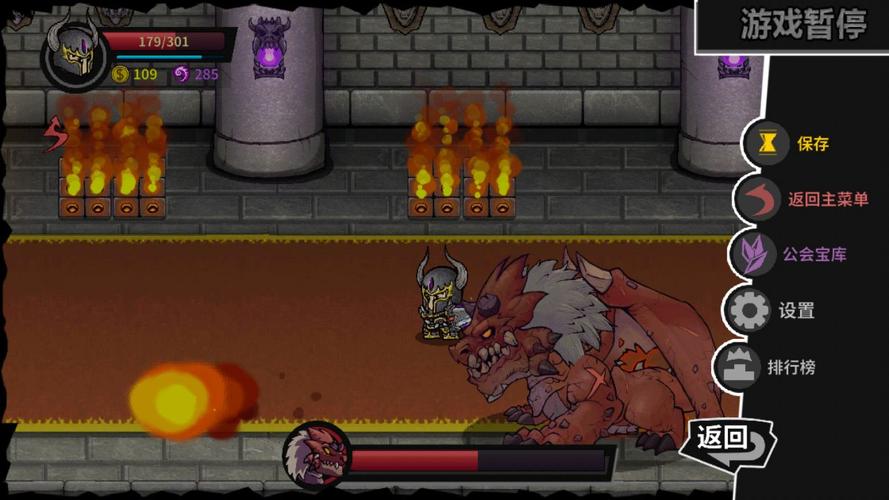The image size is (889, 500).
Task: Click the 返回 back button
Action: click(727, 437)
